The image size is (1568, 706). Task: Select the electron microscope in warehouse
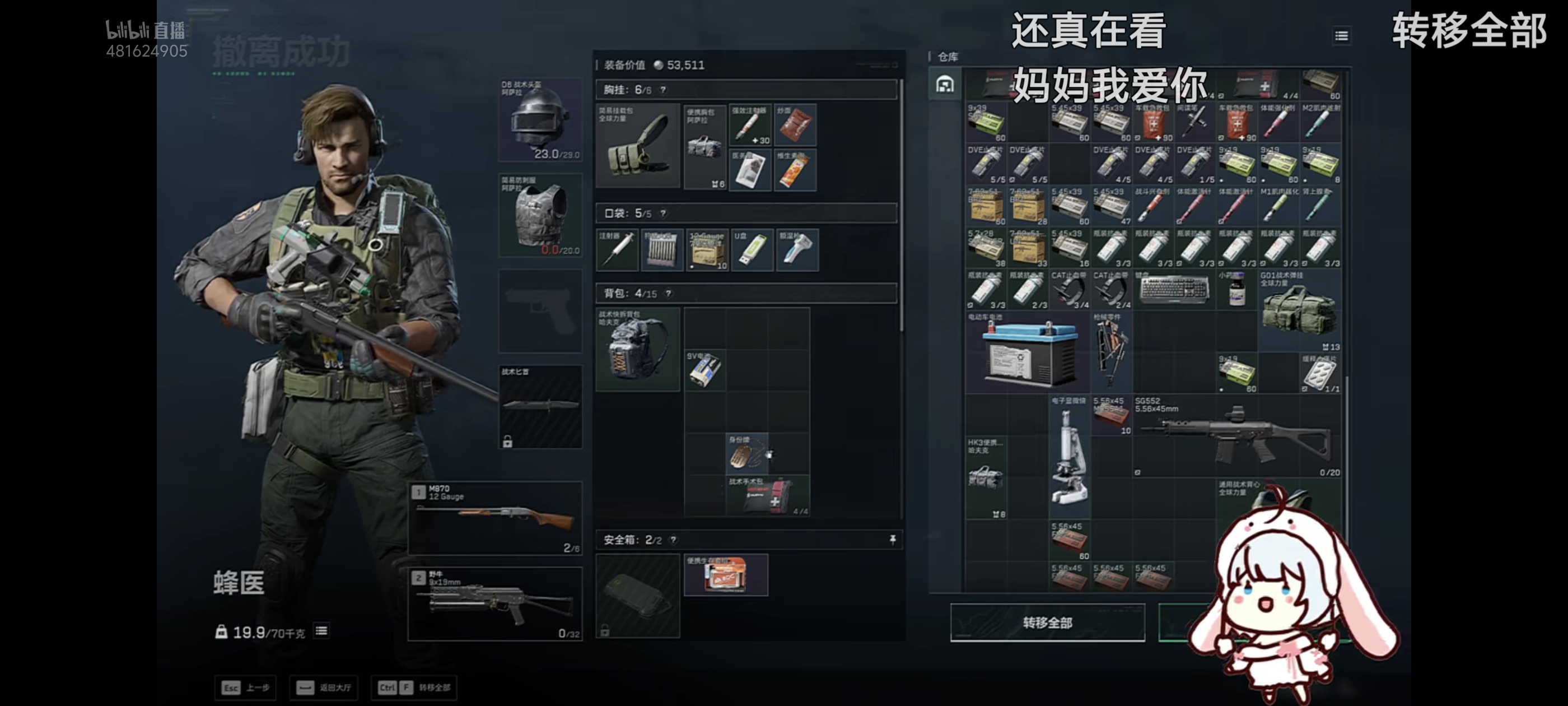click(1069, 457)
